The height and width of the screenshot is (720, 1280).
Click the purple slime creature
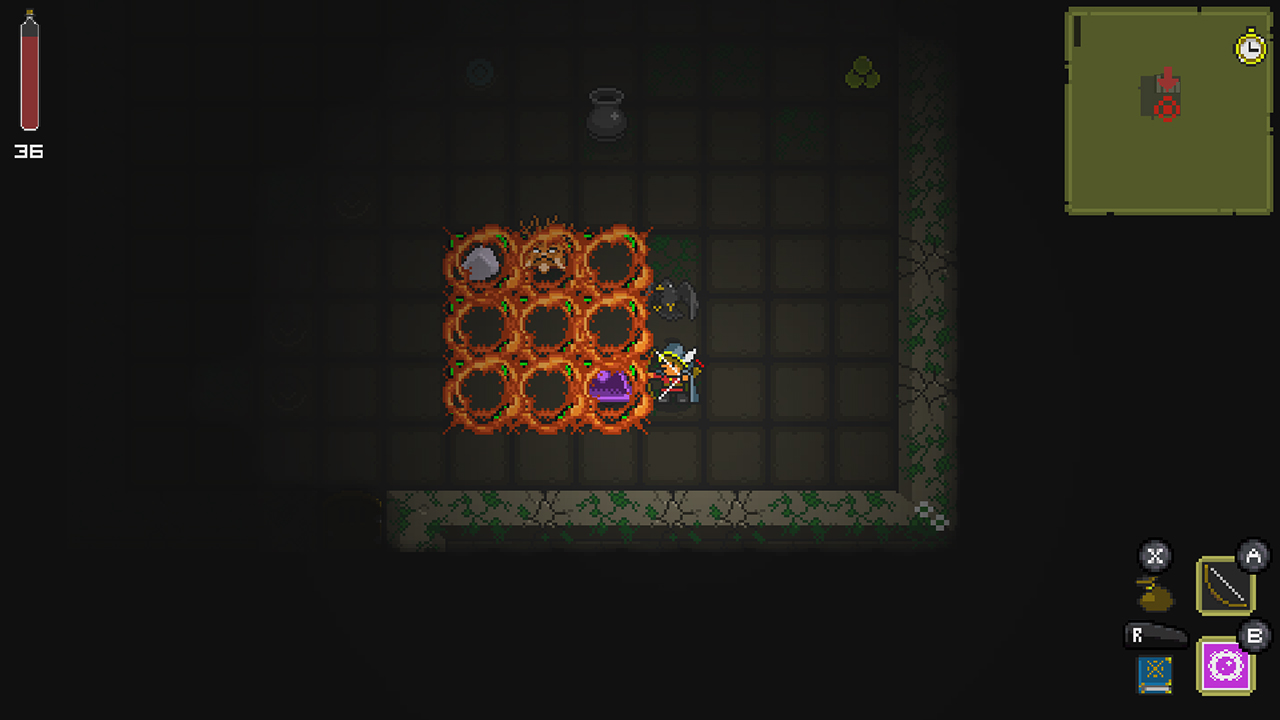(x=610, y=385)
